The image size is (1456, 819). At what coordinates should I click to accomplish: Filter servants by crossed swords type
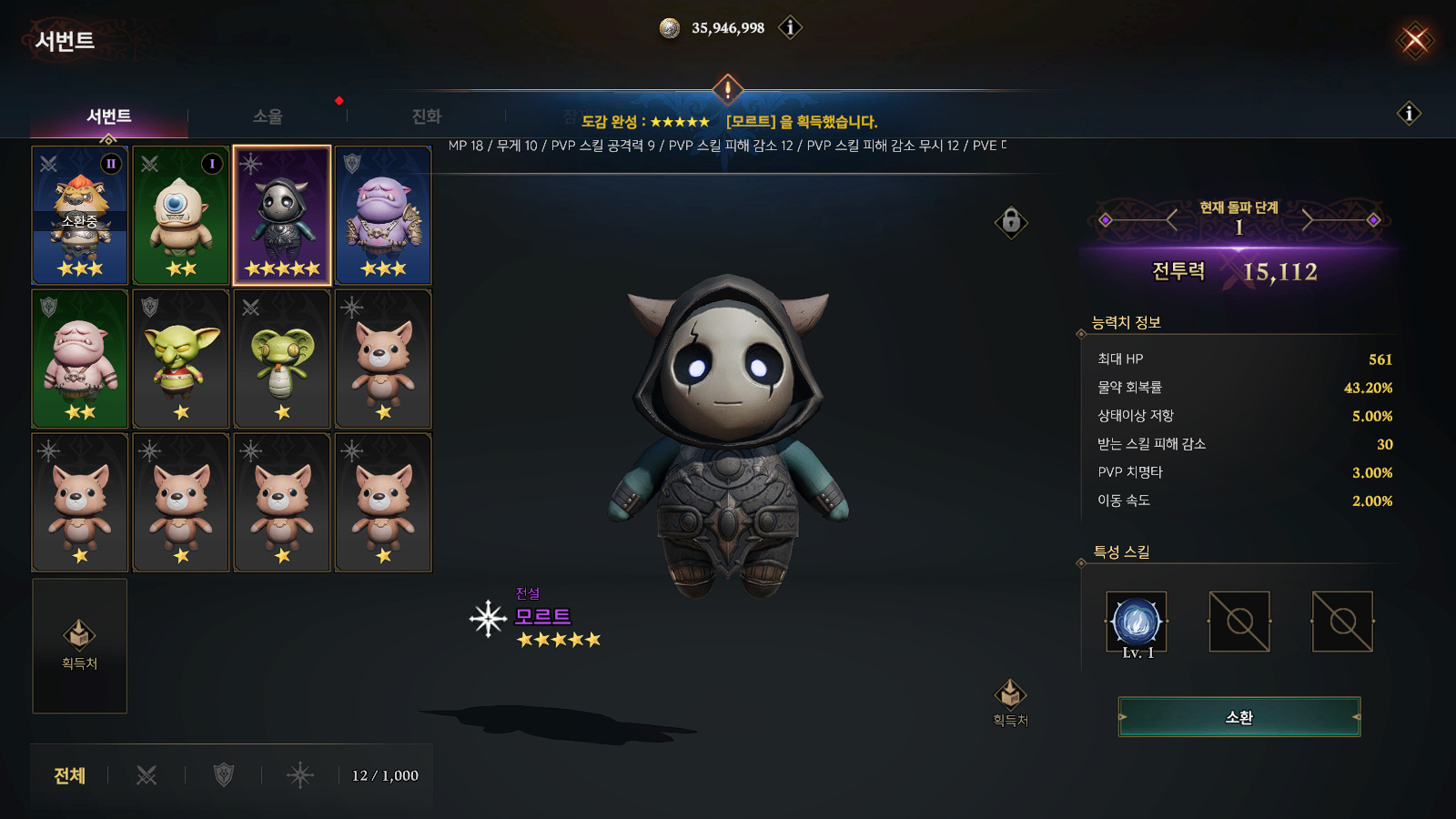point(147,775)
